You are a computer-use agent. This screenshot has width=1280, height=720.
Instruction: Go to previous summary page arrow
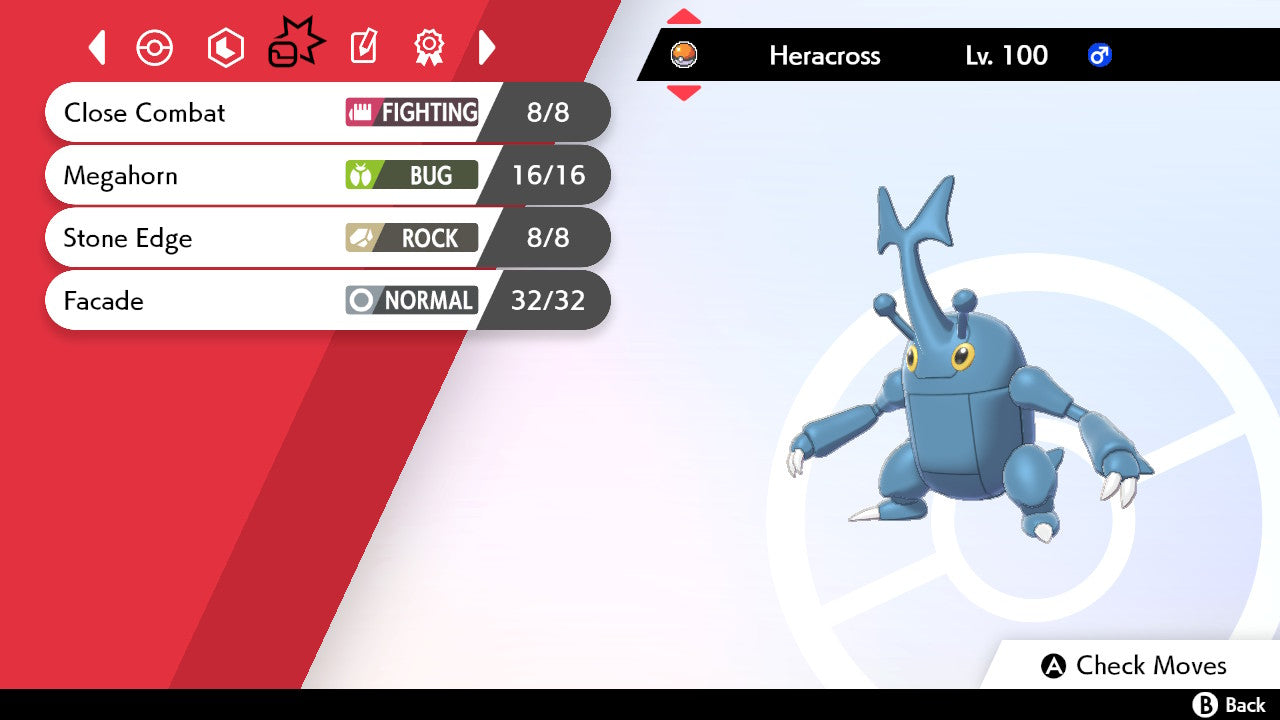[97, 47]
